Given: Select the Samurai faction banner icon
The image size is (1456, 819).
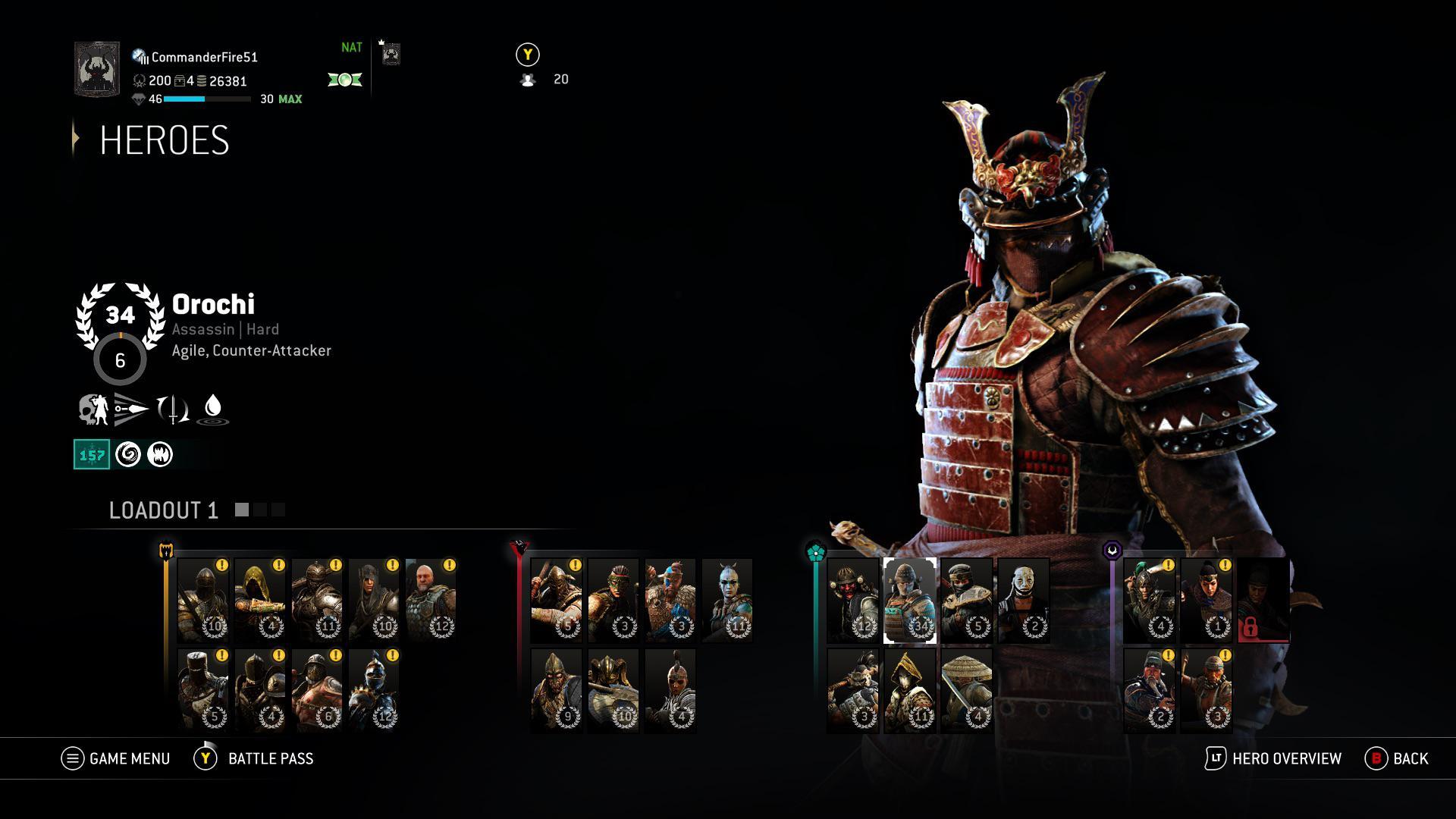Looking at the screenshot, I should pos(816,551).
